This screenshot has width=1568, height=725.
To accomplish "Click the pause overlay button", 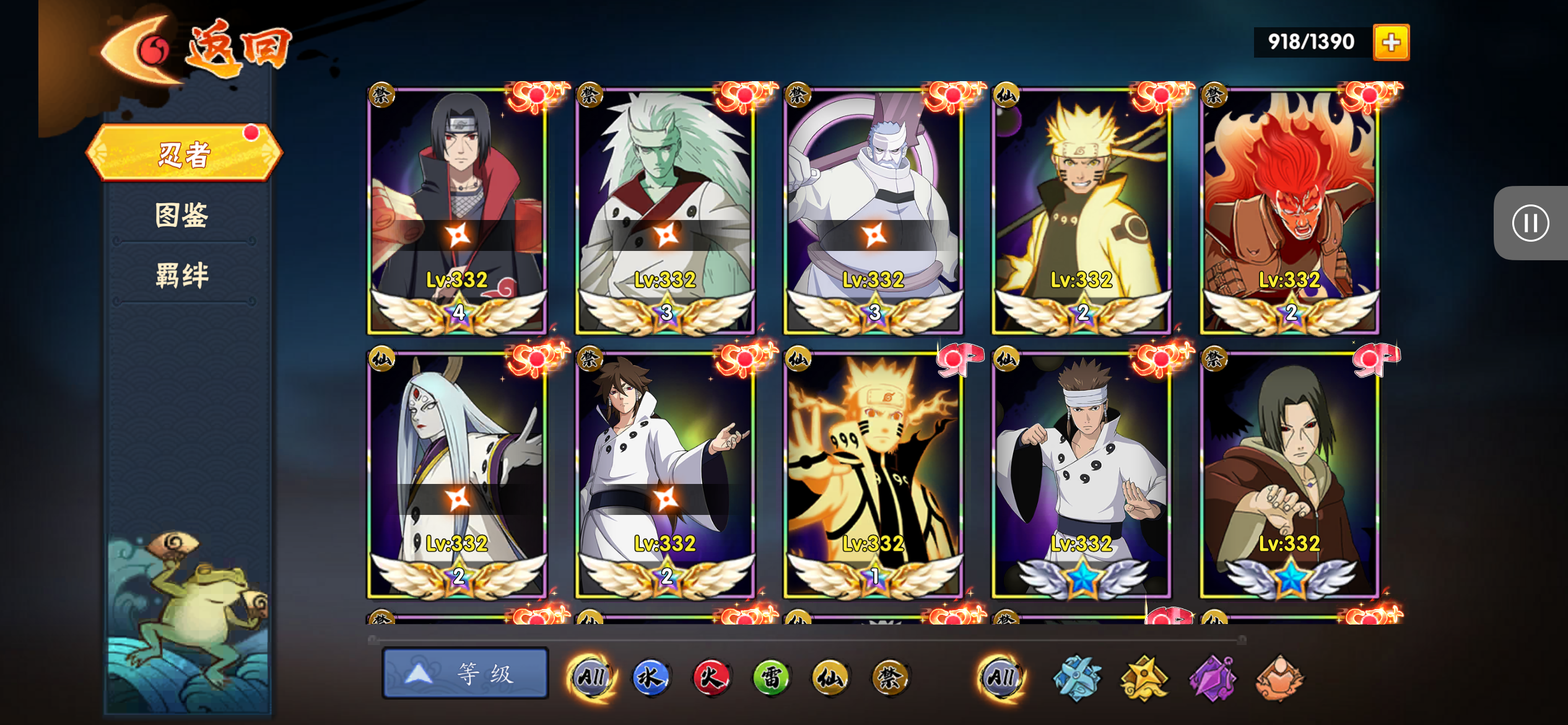I will [x=1530, y=223].
